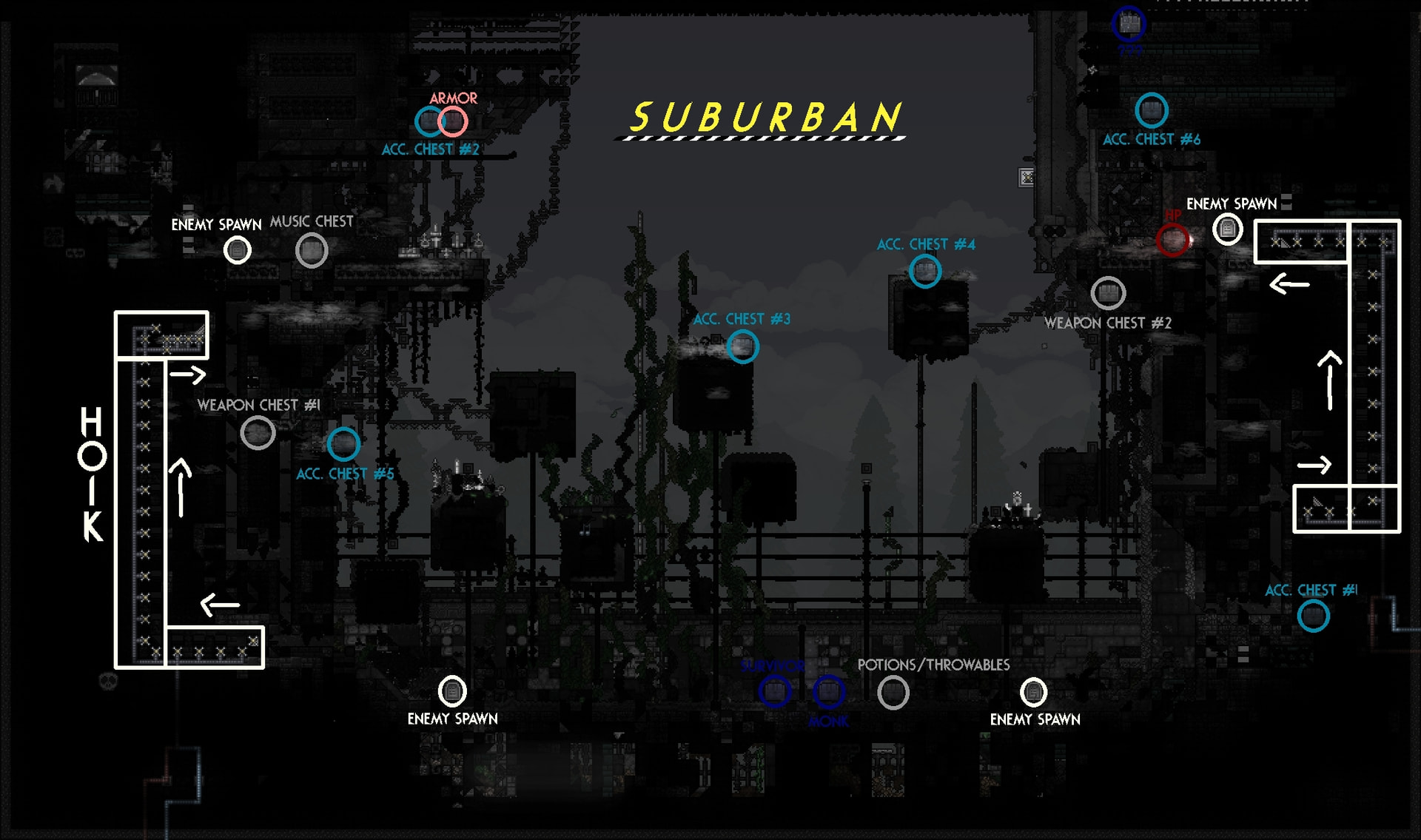Pick the Potions/Throwables chest marker
The image size is (1421, 840).
pos(893,693)
